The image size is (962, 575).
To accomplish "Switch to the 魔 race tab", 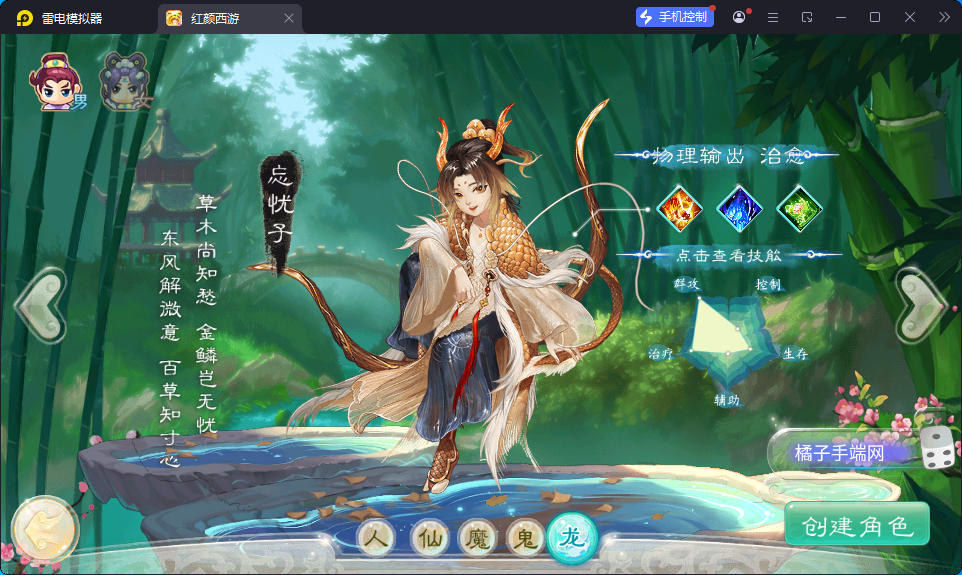I will [477, 539].
